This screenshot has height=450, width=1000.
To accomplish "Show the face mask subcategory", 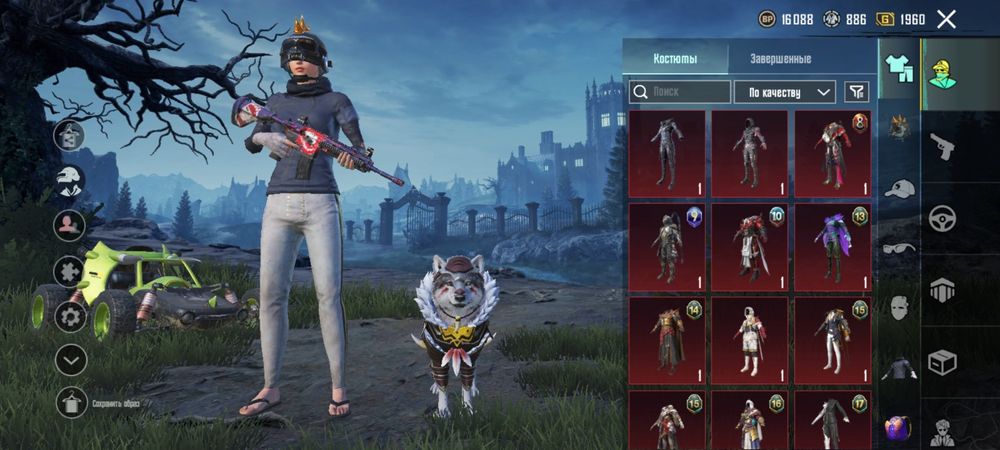I will 899,307.
